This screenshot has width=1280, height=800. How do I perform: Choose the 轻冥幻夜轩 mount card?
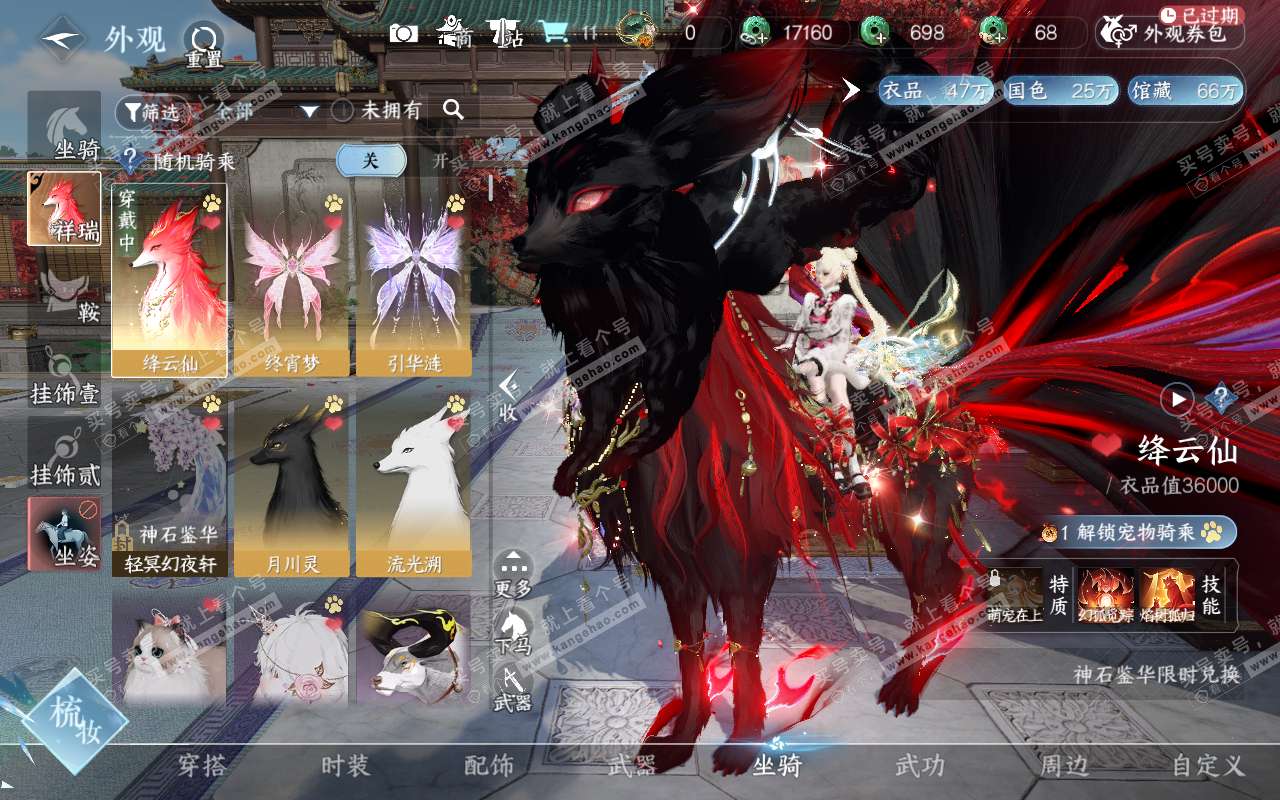tap(169, 483)
